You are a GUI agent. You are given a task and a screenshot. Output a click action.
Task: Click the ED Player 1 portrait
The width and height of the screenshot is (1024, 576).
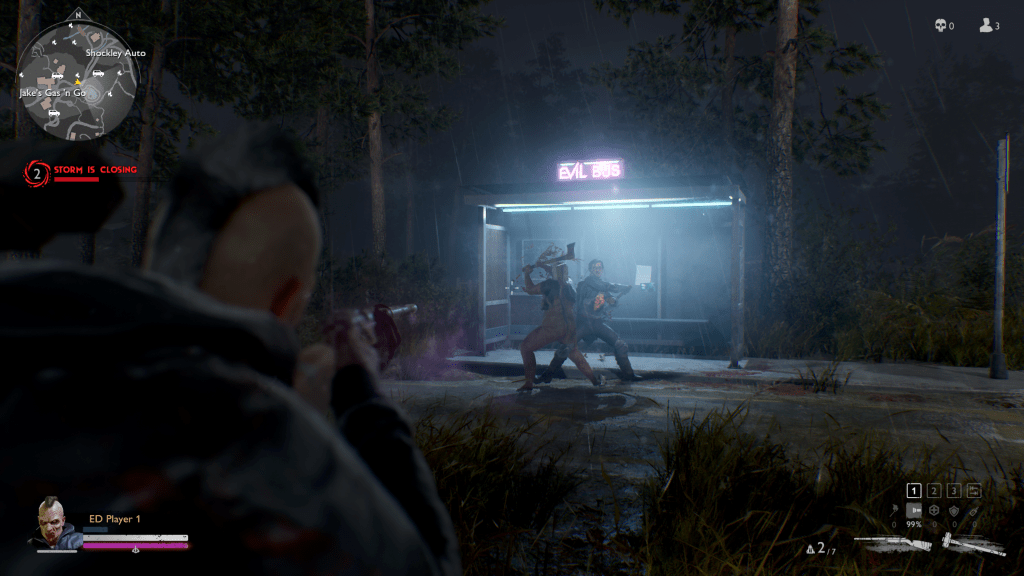pyautogui.click(x=56, y=522)
